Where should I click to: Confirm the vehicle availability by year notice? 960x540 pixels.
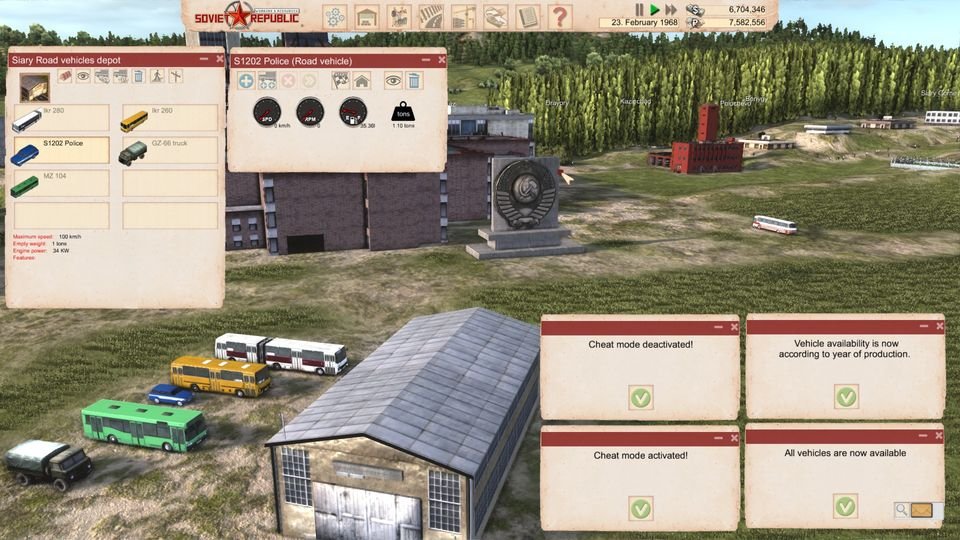point(846,397)
